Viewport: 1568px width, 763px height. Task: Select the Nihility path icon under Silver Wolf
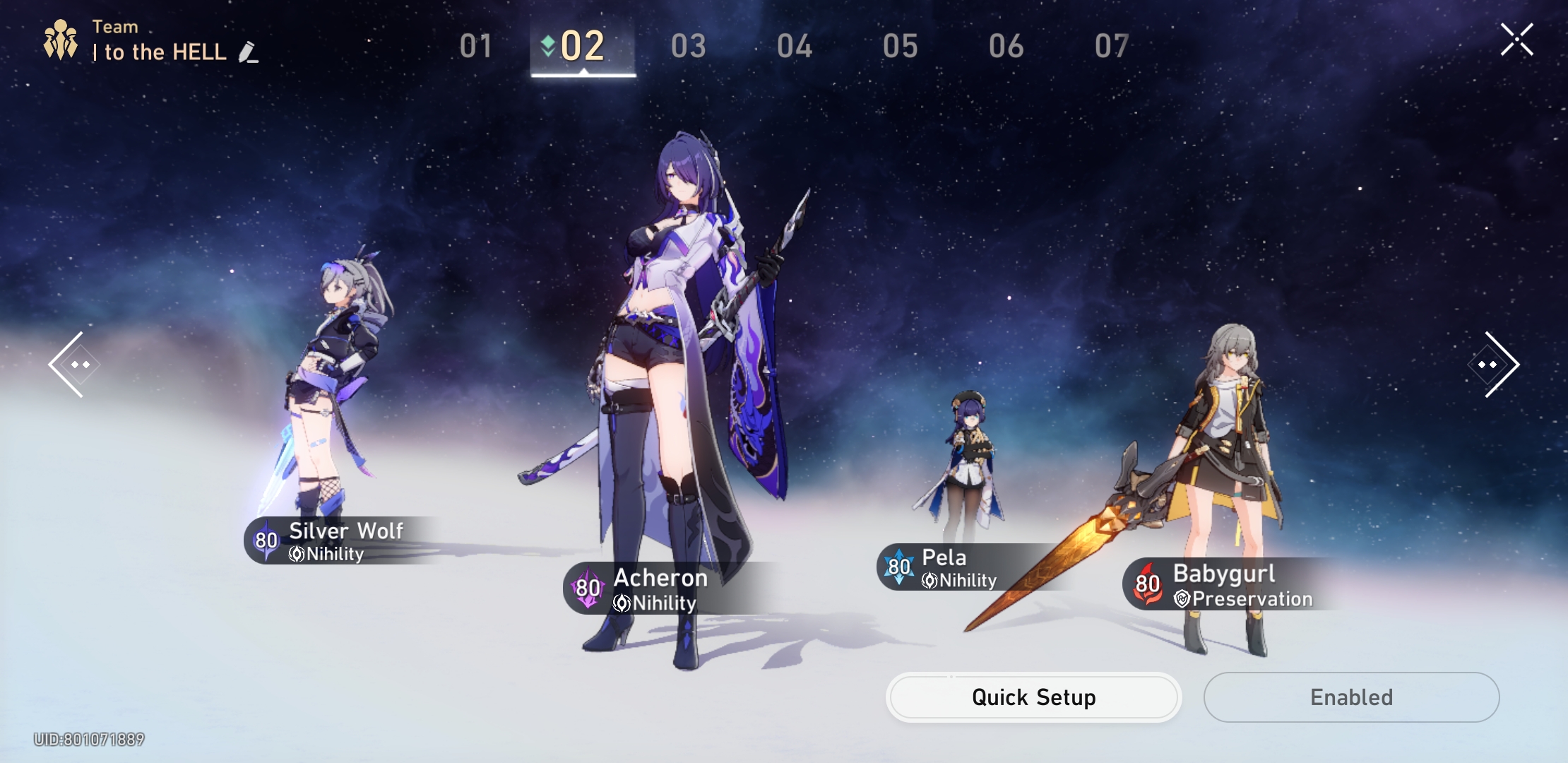(x=296, y=555)
